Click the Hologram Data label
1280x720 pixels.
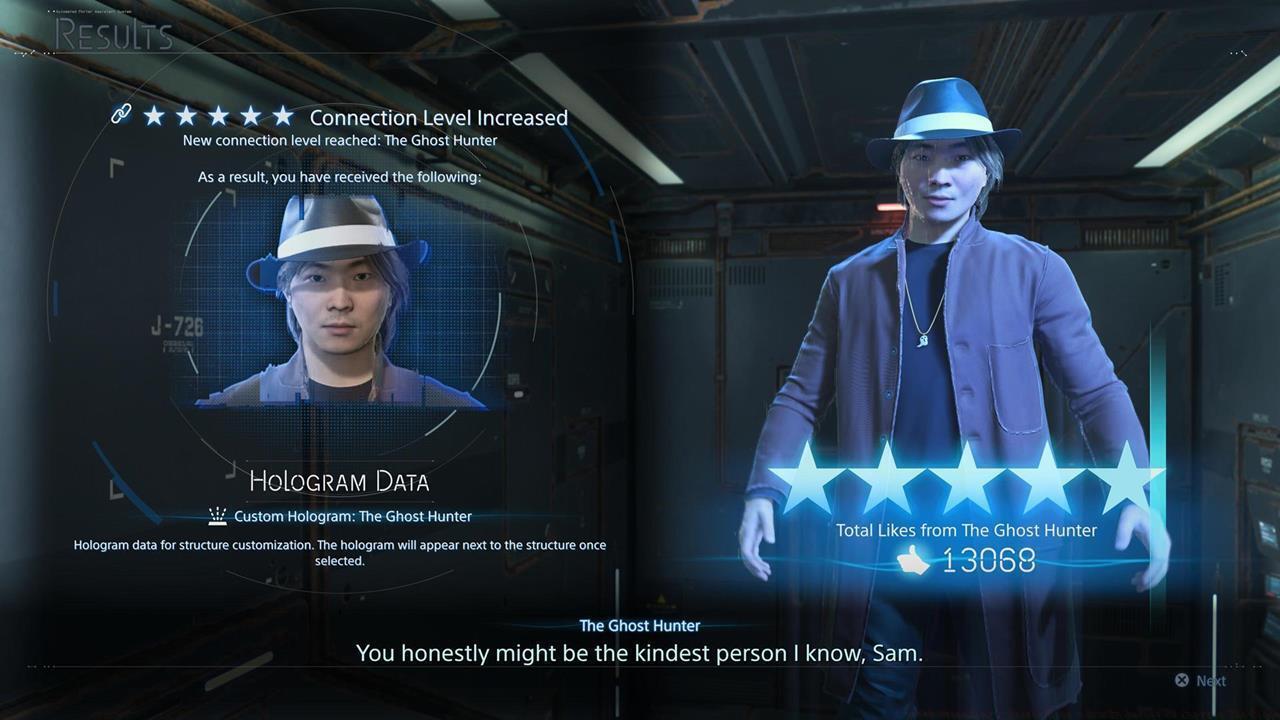(338, 481)
